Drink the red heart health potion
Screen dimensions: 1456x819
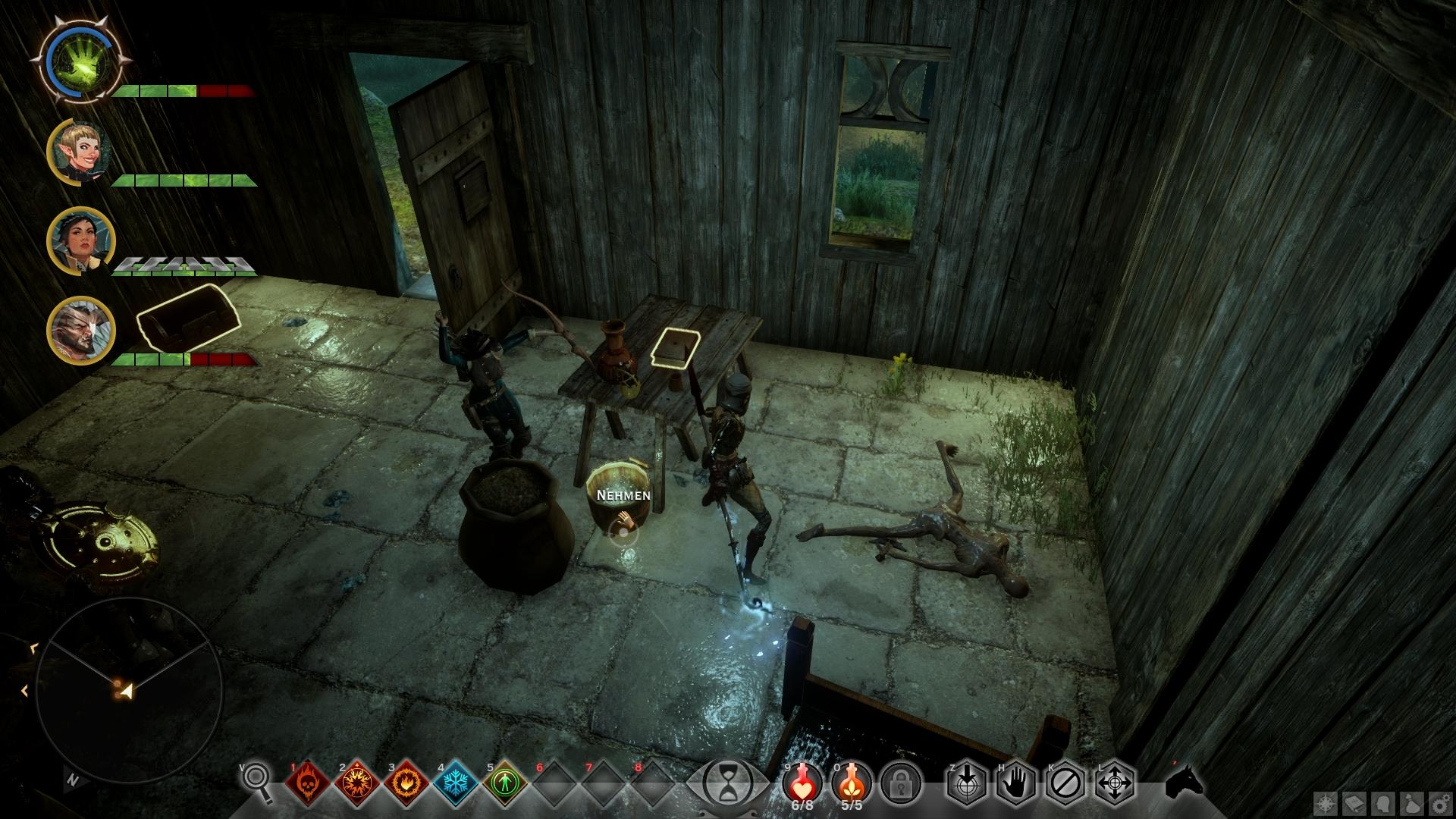[802, 781]
